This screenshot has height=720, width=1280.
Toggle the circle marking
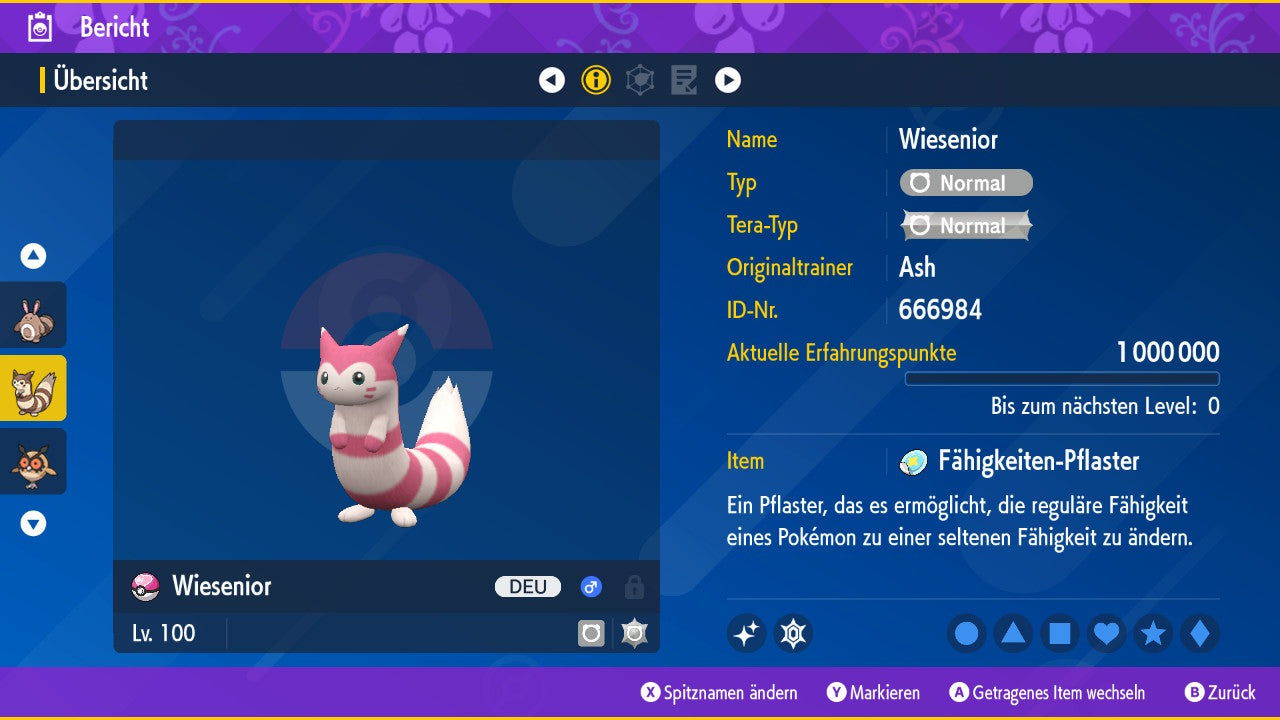coord(966,634)
